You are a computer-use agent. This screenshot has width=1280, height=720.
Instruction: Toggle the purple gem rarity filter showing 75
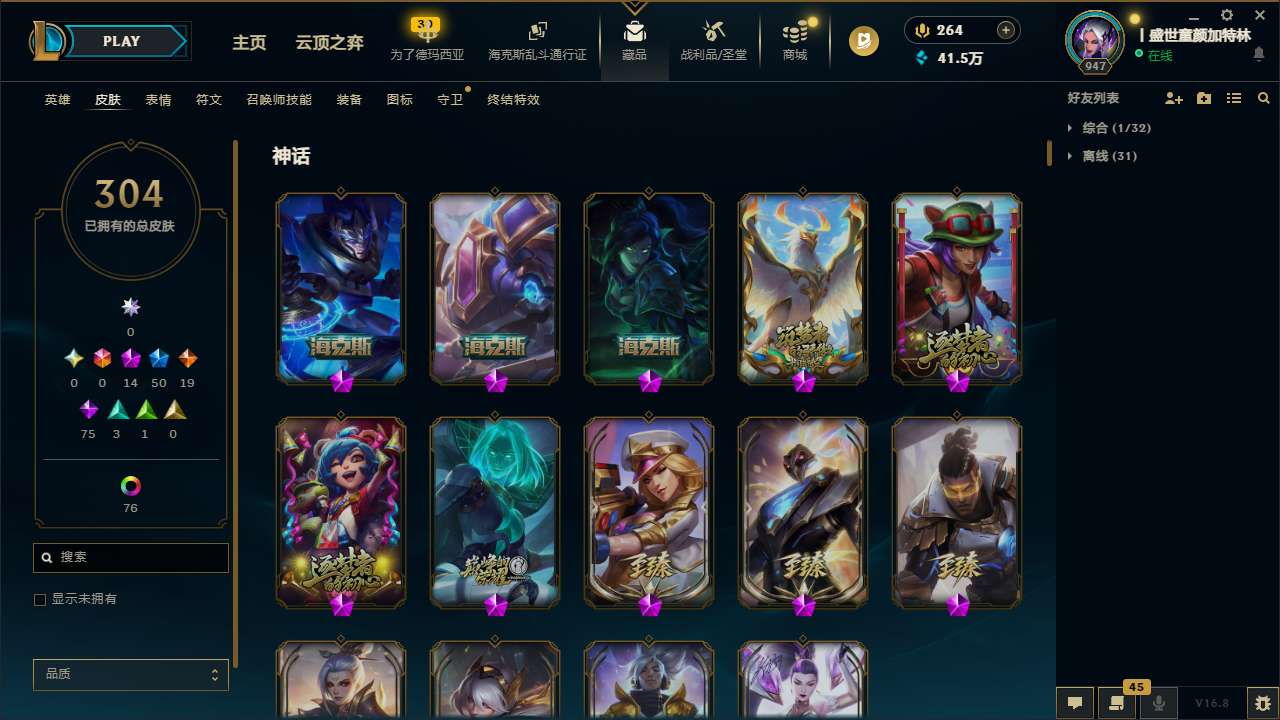pyautogui.click(x=88, y=409)
